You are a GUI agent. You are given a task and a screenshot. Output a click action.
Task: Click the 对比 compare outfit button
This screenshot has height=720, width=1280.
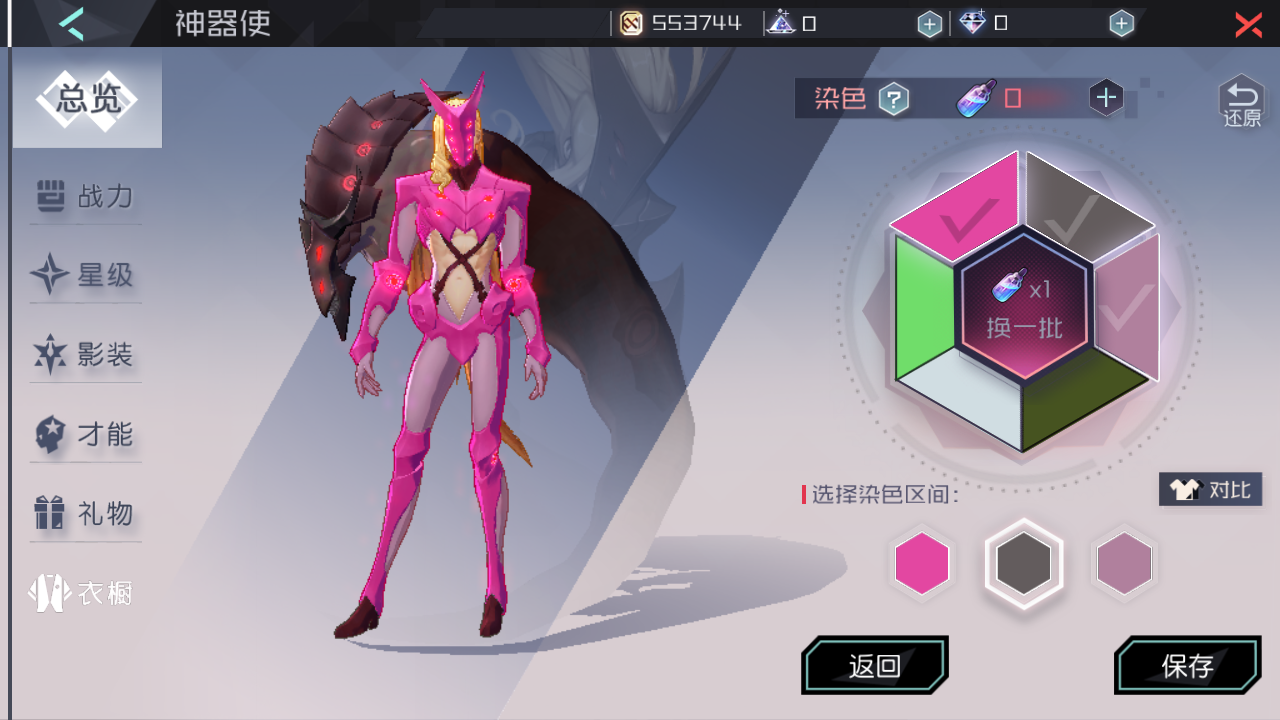[x=1210, y=489]
